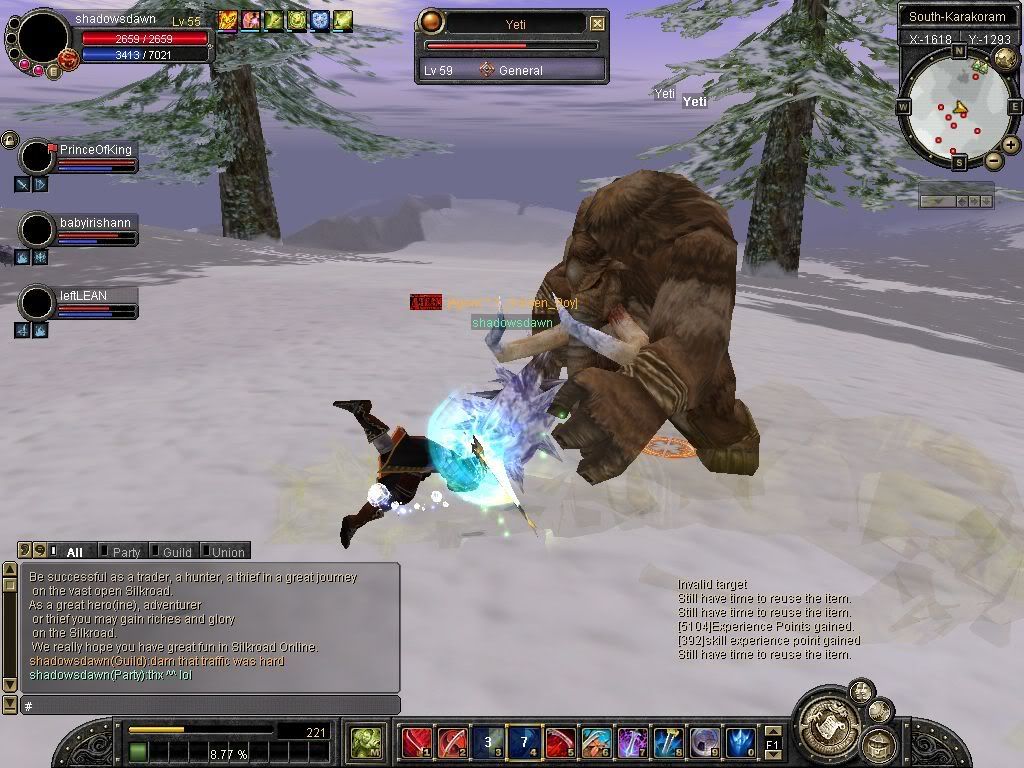Click the F1 hotbar page up arrow

[773, 731]
